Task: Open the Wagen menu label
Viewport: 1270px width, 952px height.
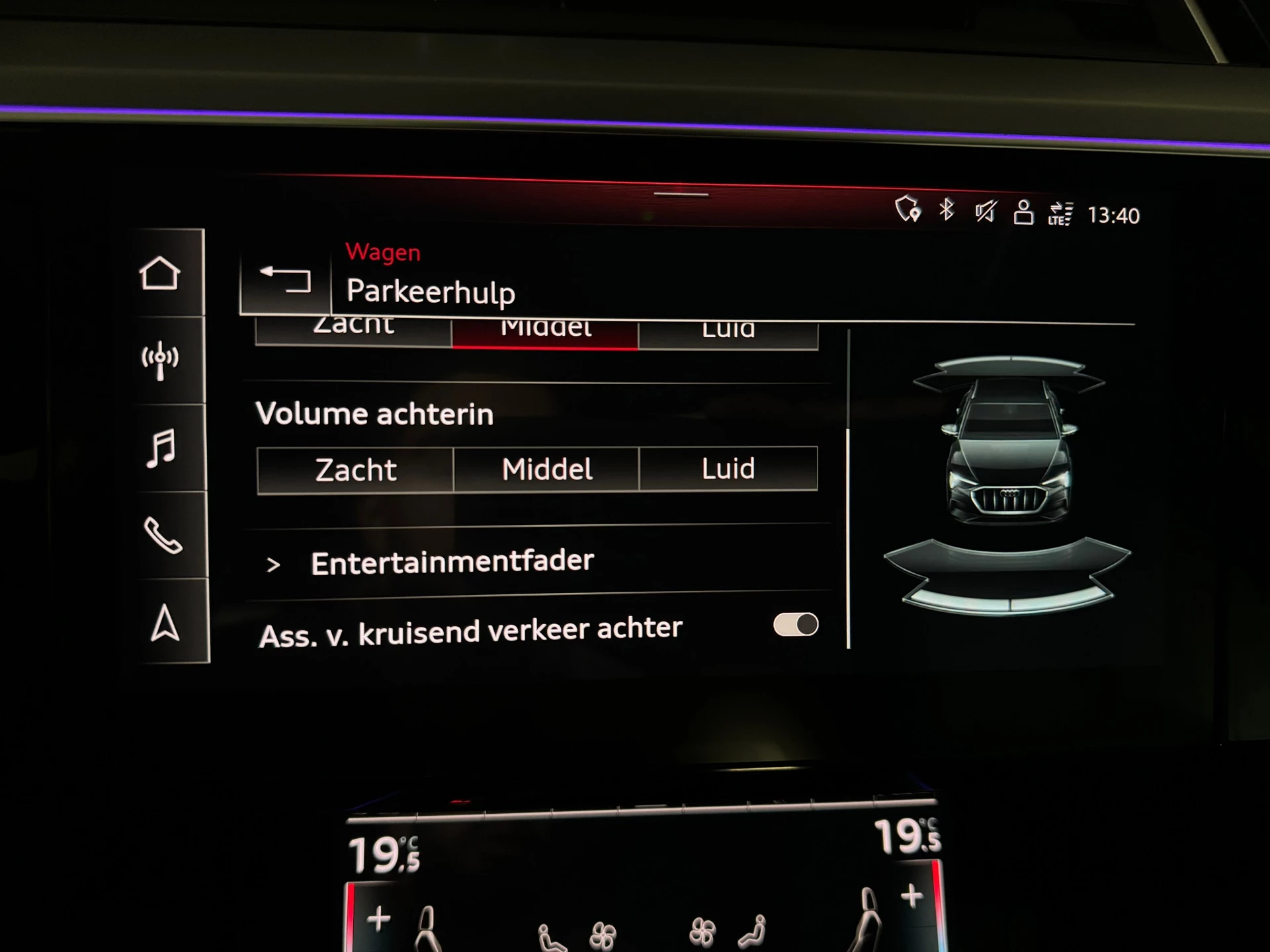Action: (382, 253)
